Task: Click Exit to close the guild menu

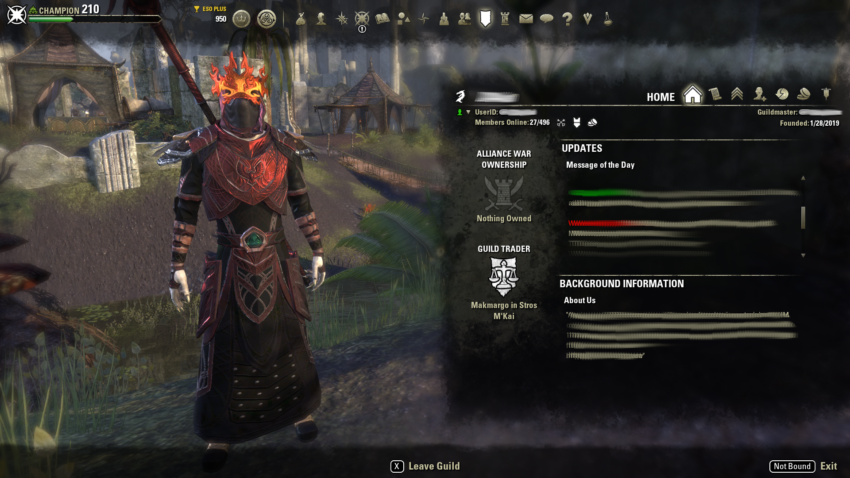Action: pyautogui.click(x=828, y=466)
